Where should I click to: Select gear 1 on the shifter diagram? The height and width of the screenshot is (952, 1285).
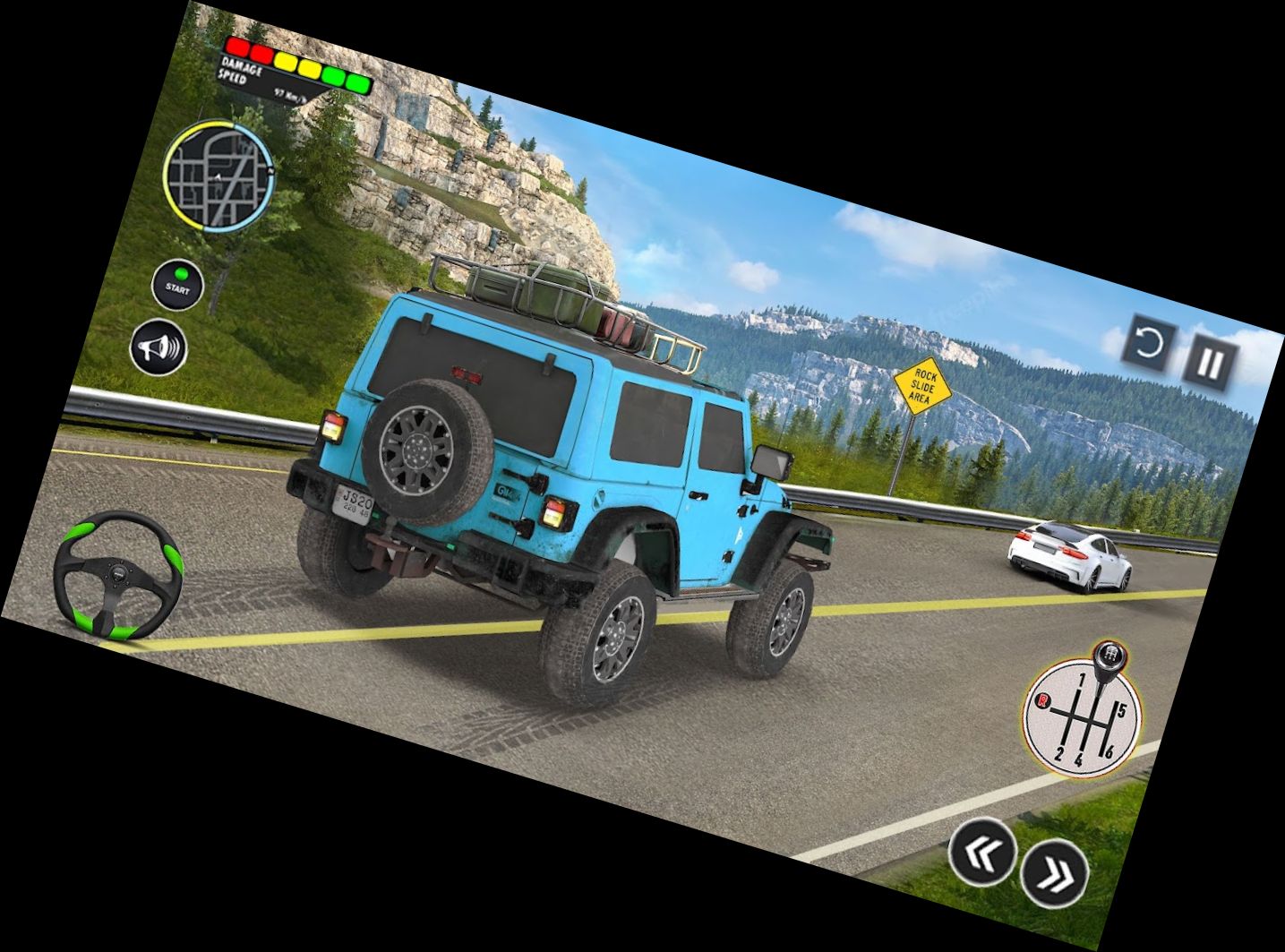1083,679
